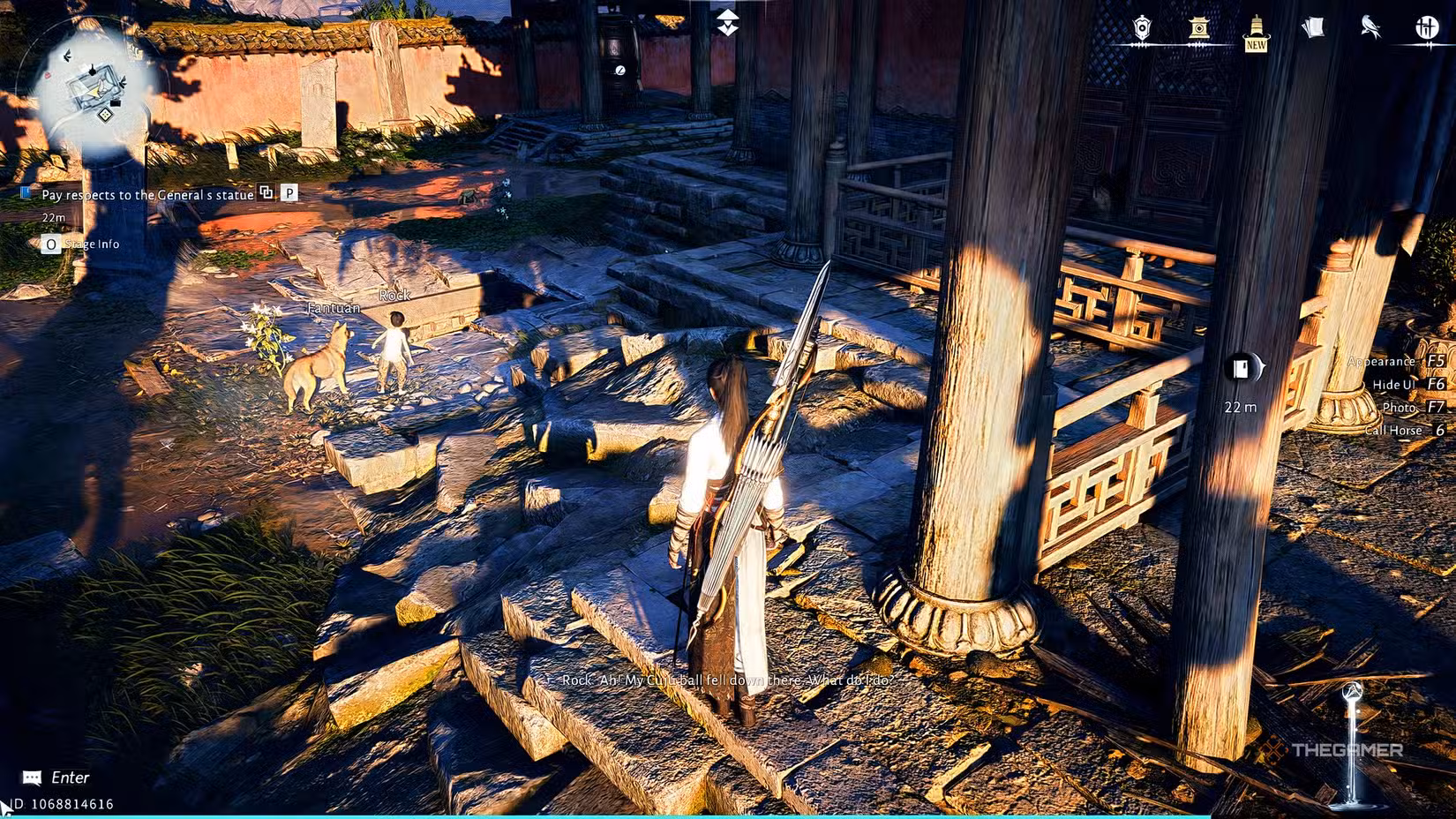The height and width of the screenshot is (819, 1456).
Task: Open the incense burner pagoda icon
Action: point(1198,26)
